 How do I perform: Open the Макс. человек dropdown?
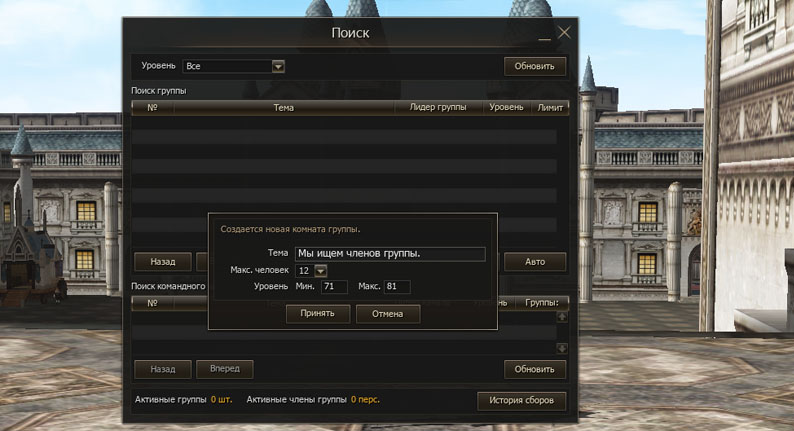tap(321, 271)
